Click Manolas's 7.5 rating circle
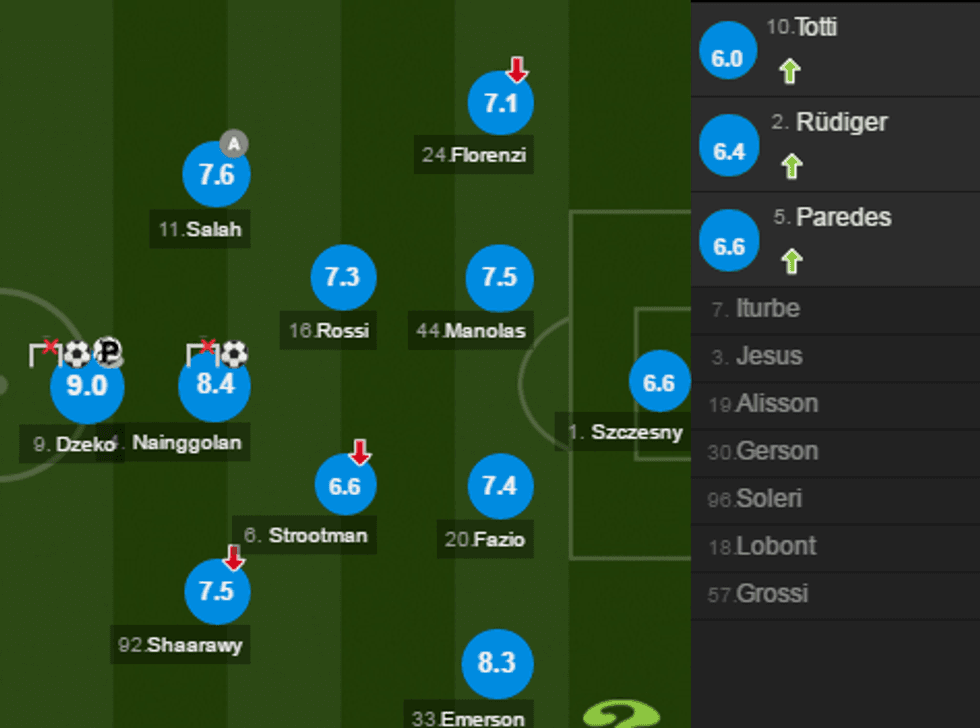Image resolution: width=980 pixels, height=728 pixels. (500, 277)
